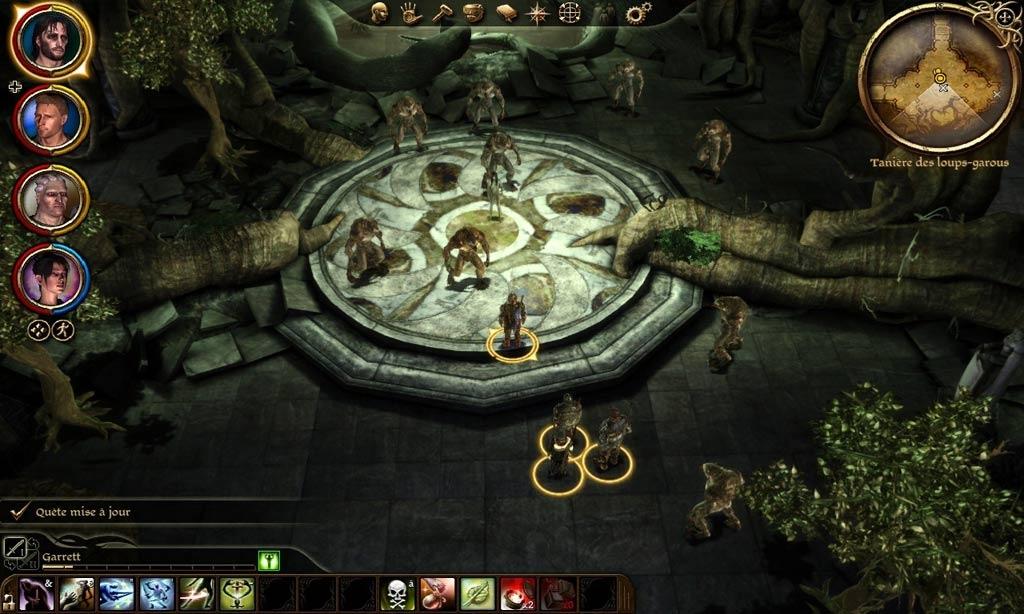Open the world map compass icon
Image resolution: width=1024 pixels, height=614 pixels.
538,13
